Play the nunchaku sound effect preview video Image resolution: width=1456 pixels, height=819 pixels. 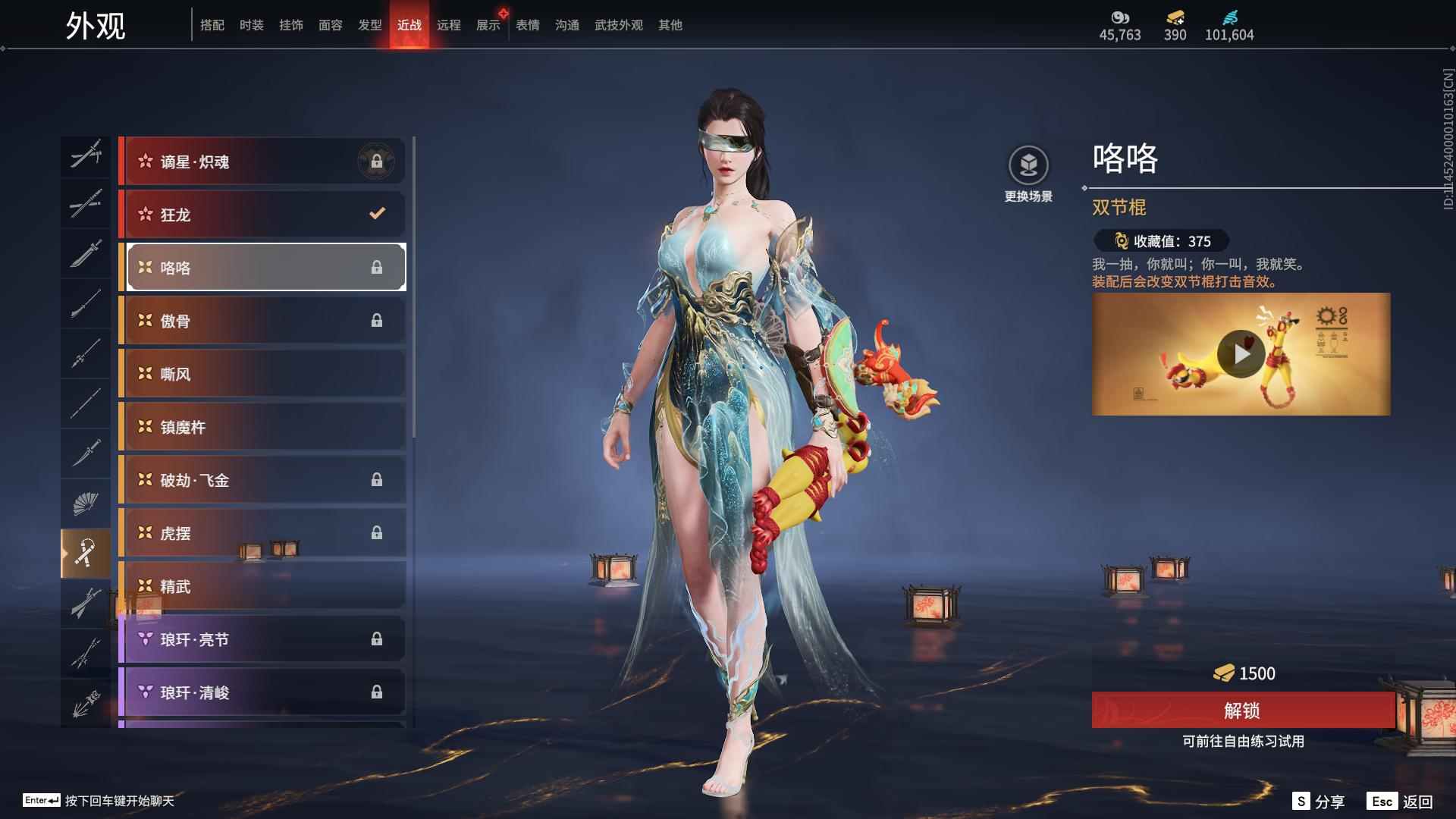(x=1241, y=353)
